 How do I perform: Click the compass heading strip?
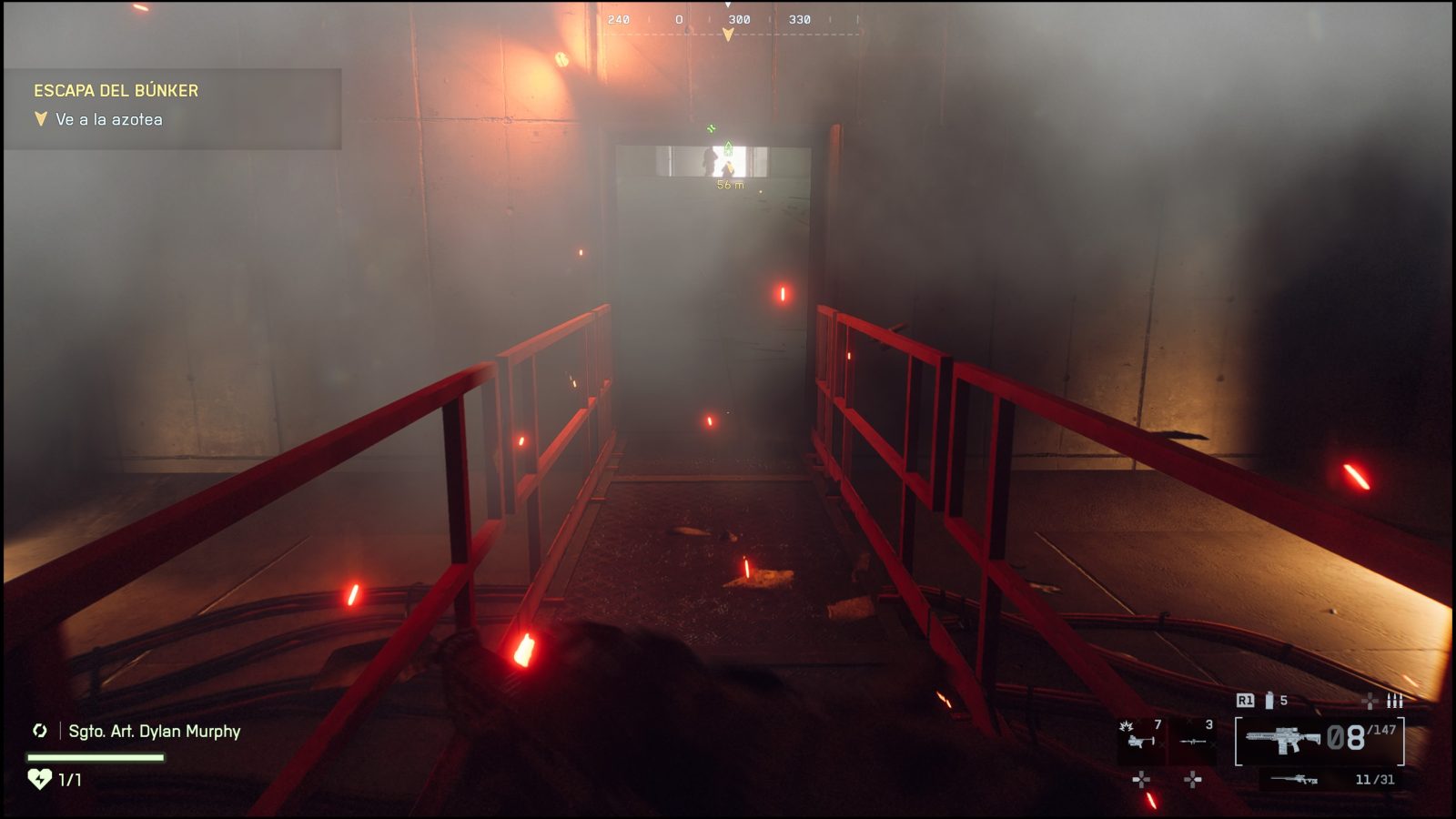pos(728,20)
